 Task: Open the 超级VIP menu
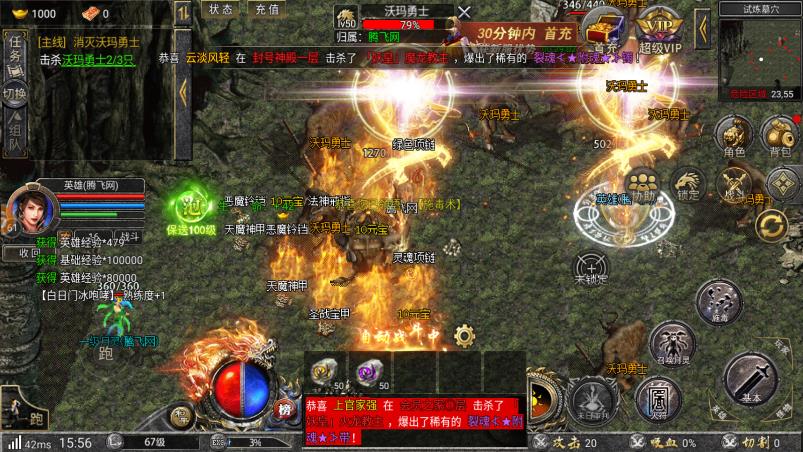click(x=656, y=31)
